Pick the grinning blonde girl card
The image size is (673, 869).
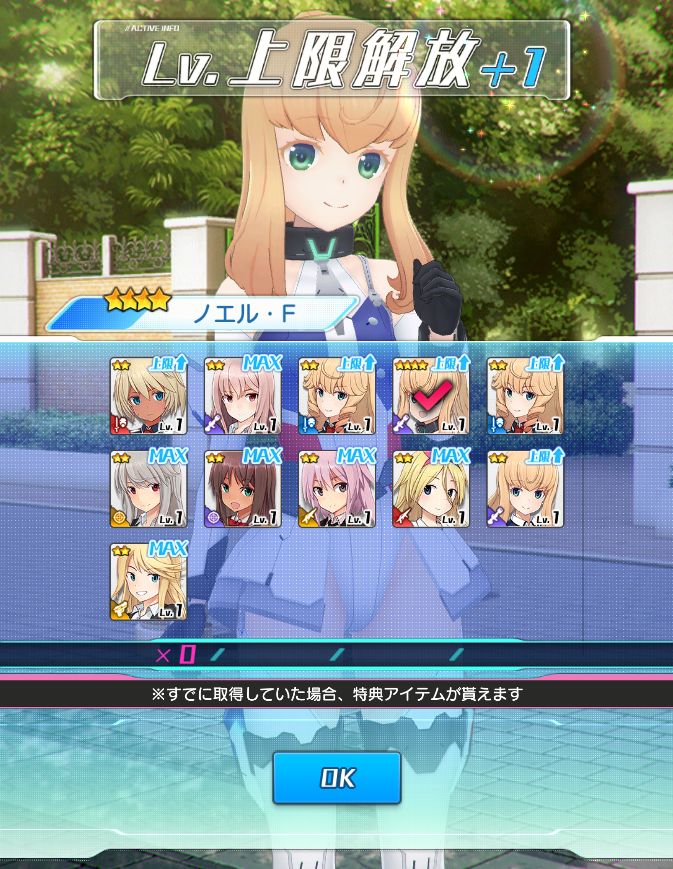point(148,582)
